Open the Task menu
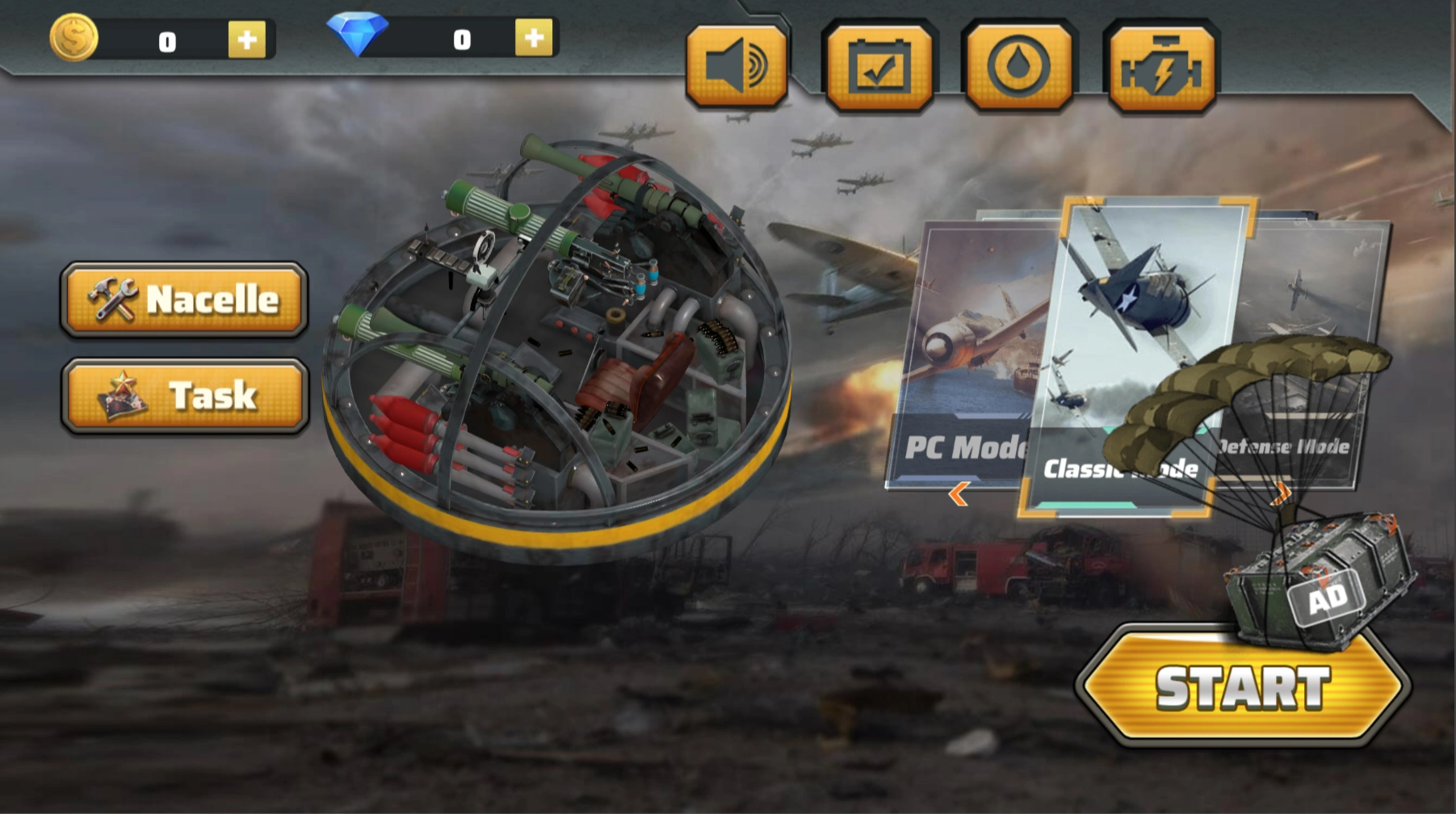Screen dimensions: 1456x814 [186, 396]
